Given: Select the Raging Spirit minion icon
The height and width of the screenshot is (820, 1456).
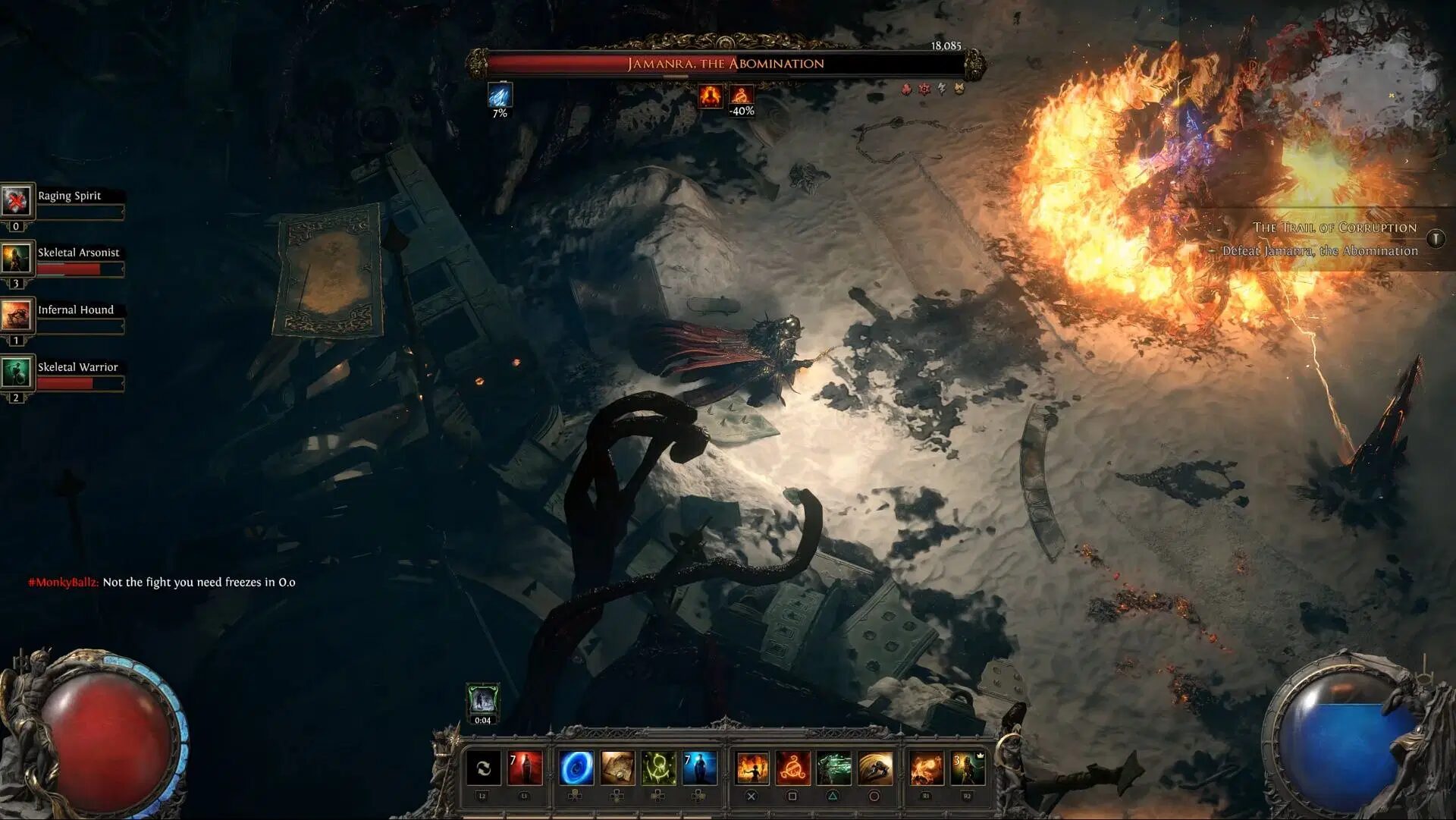Looking at the screenshot, I should [x=16, y=201].
